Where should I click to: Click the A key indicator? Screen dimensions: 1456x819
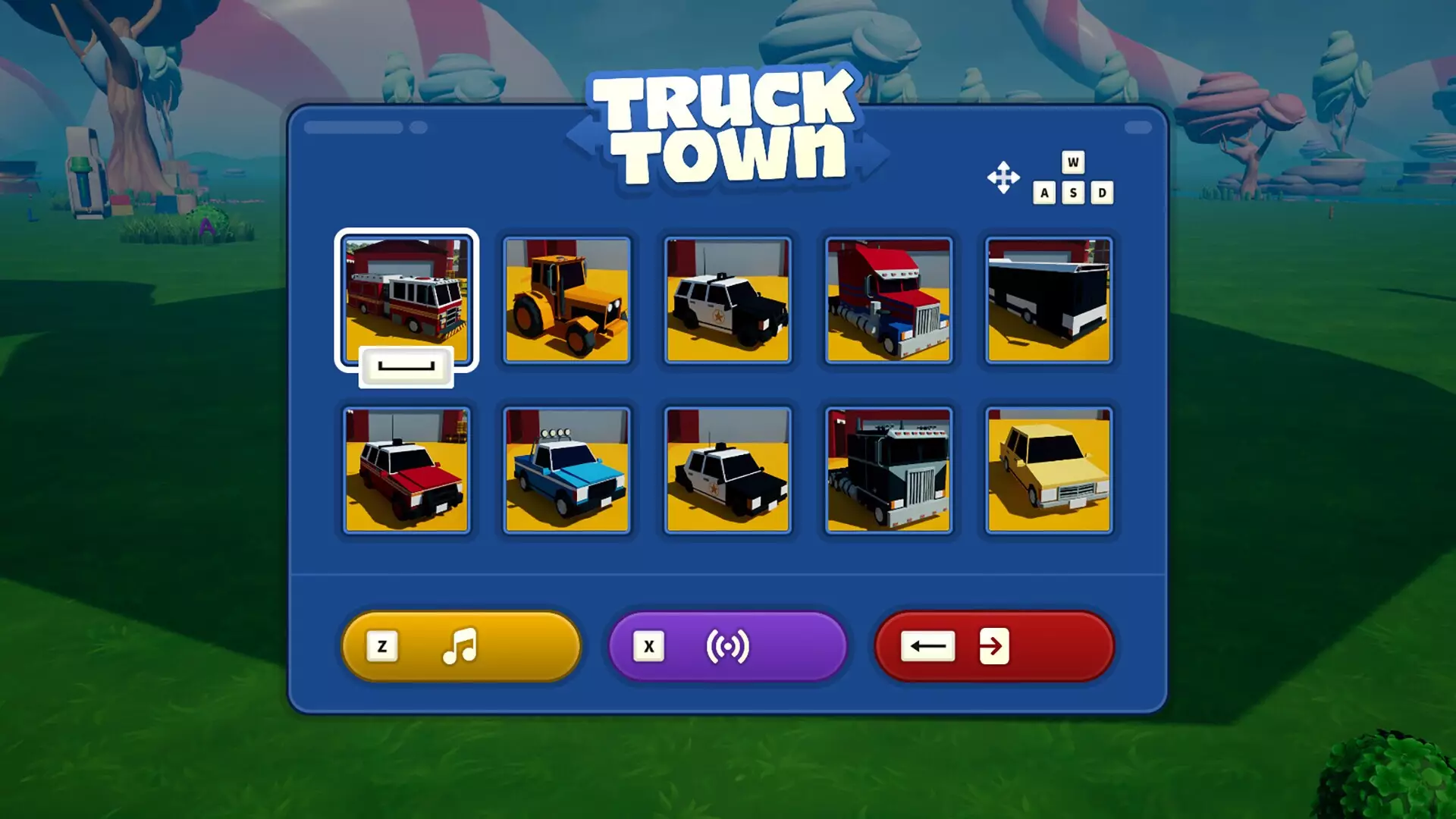pos(1046,192)
